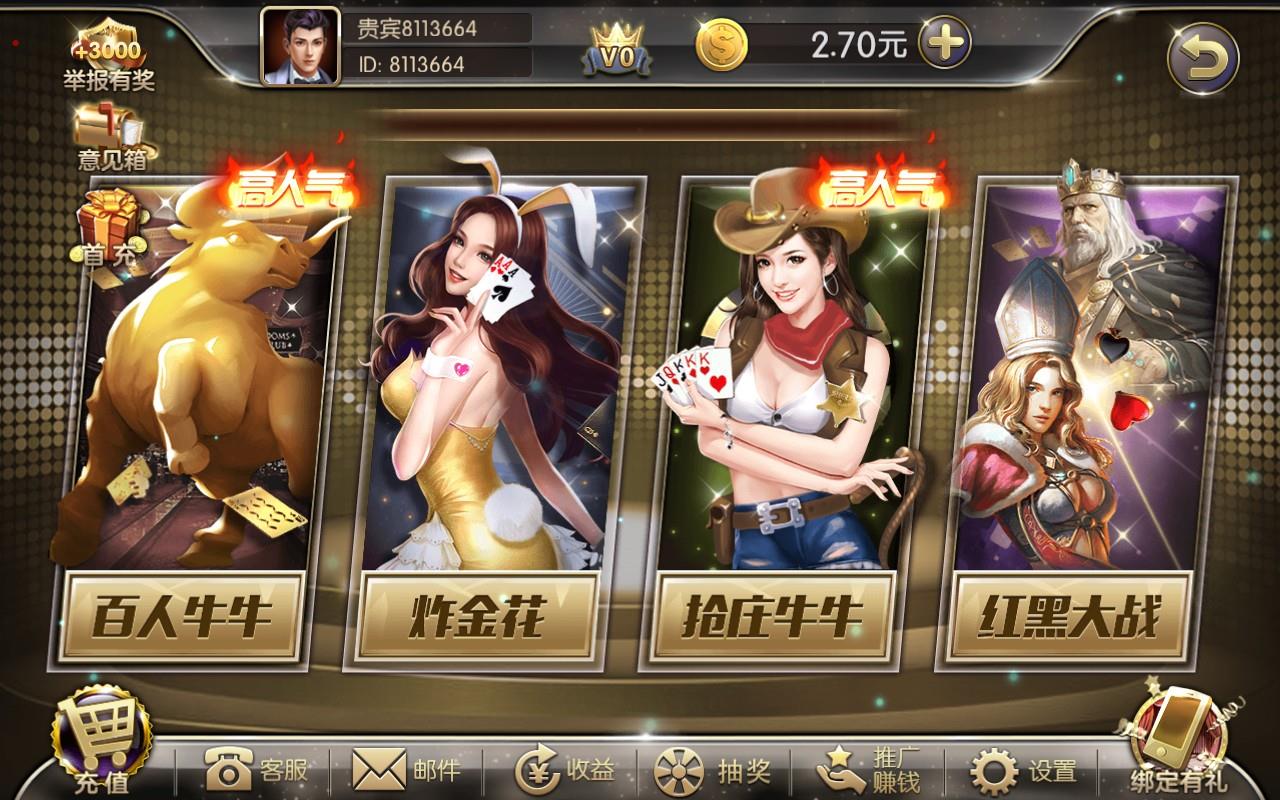Open the 设置 settings gear icon

coord(993,770)
